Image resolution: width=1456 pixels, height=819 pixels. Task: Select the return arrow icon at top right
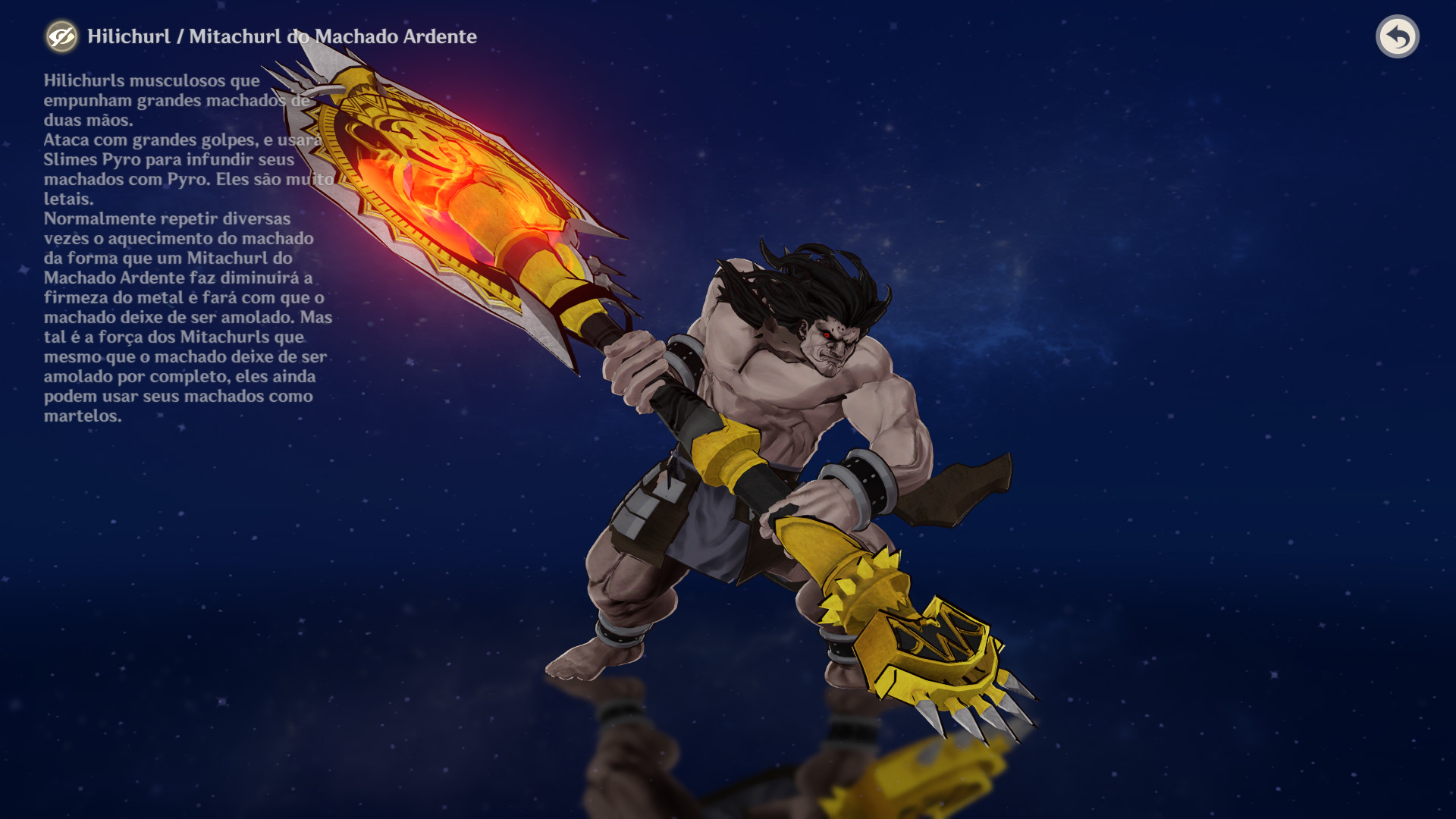(x=1398, y=36)
